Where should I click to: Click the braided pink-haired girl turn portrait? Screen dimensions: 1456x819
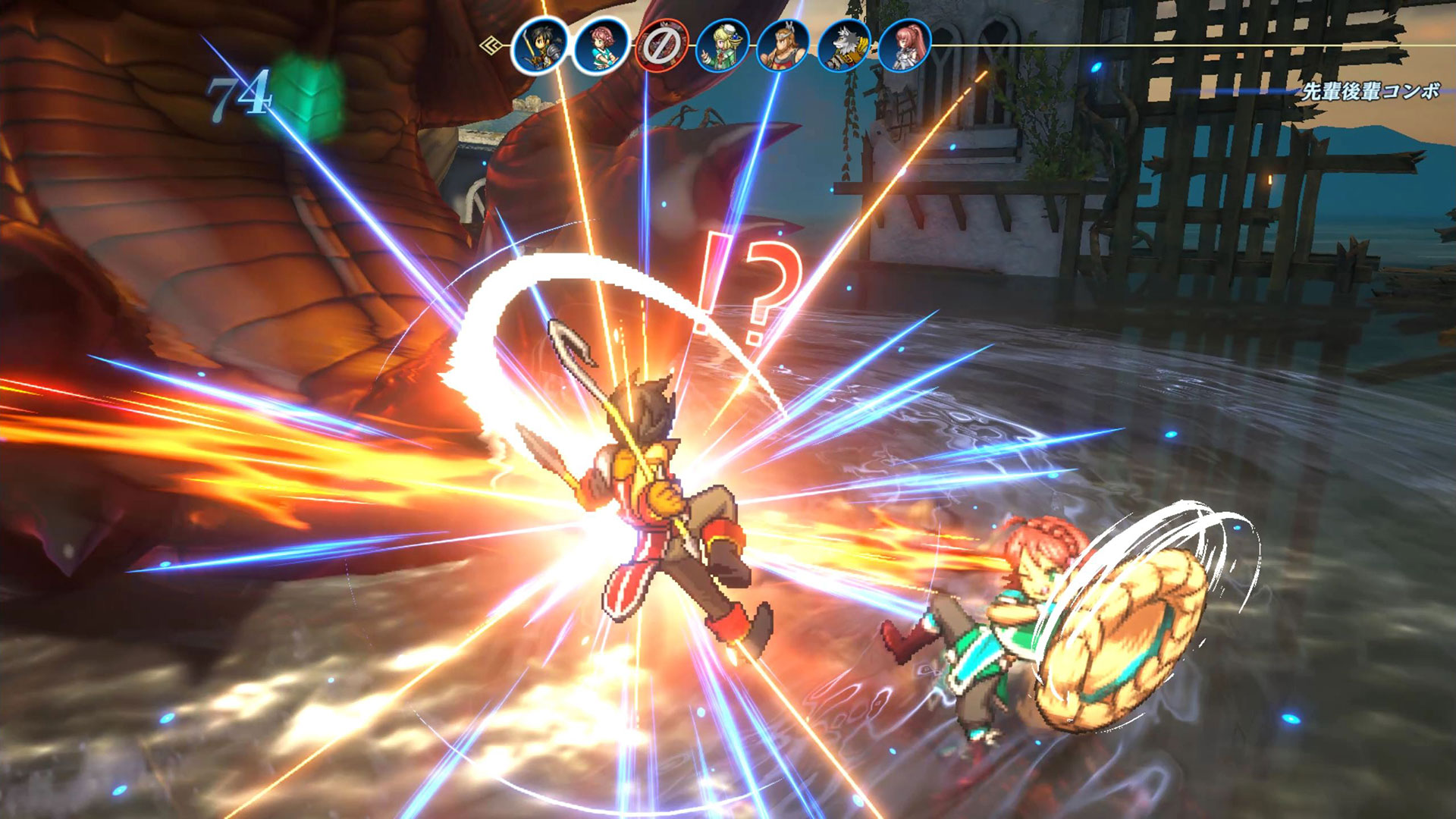(x=601, y=46)
